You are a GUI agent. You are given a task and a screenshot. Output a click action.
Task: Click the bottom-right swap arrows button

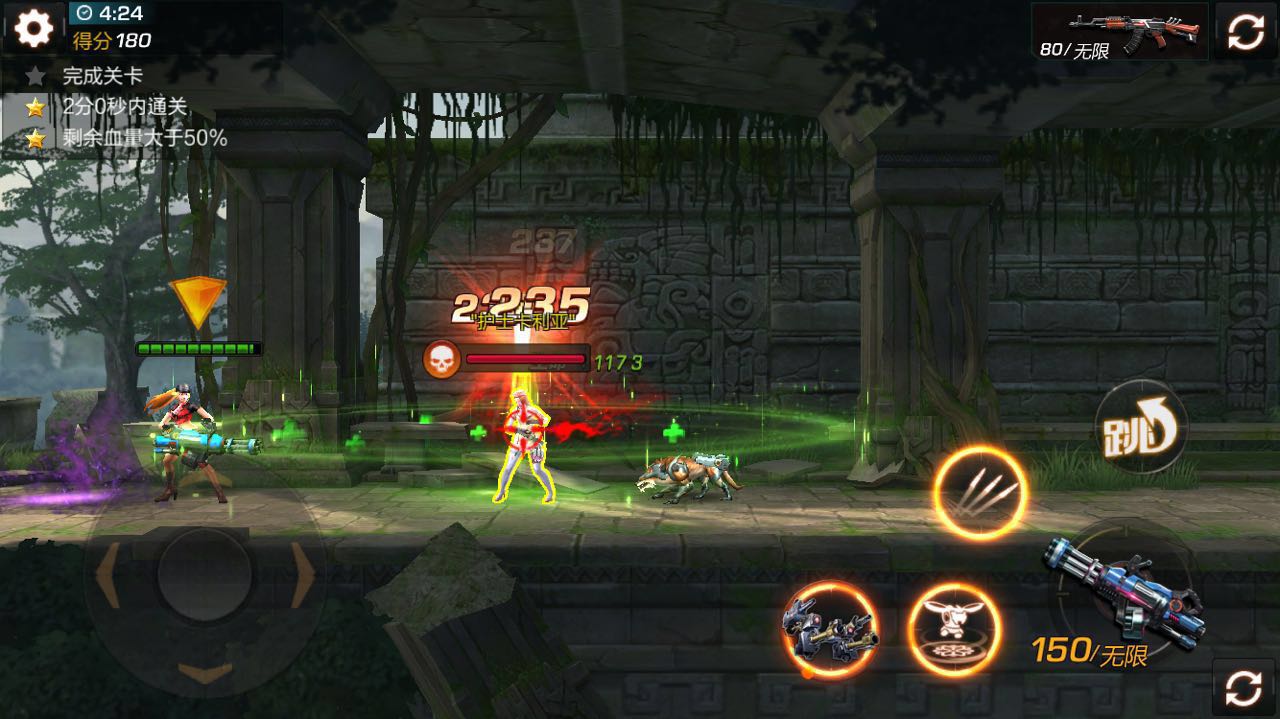(1244, 687)
